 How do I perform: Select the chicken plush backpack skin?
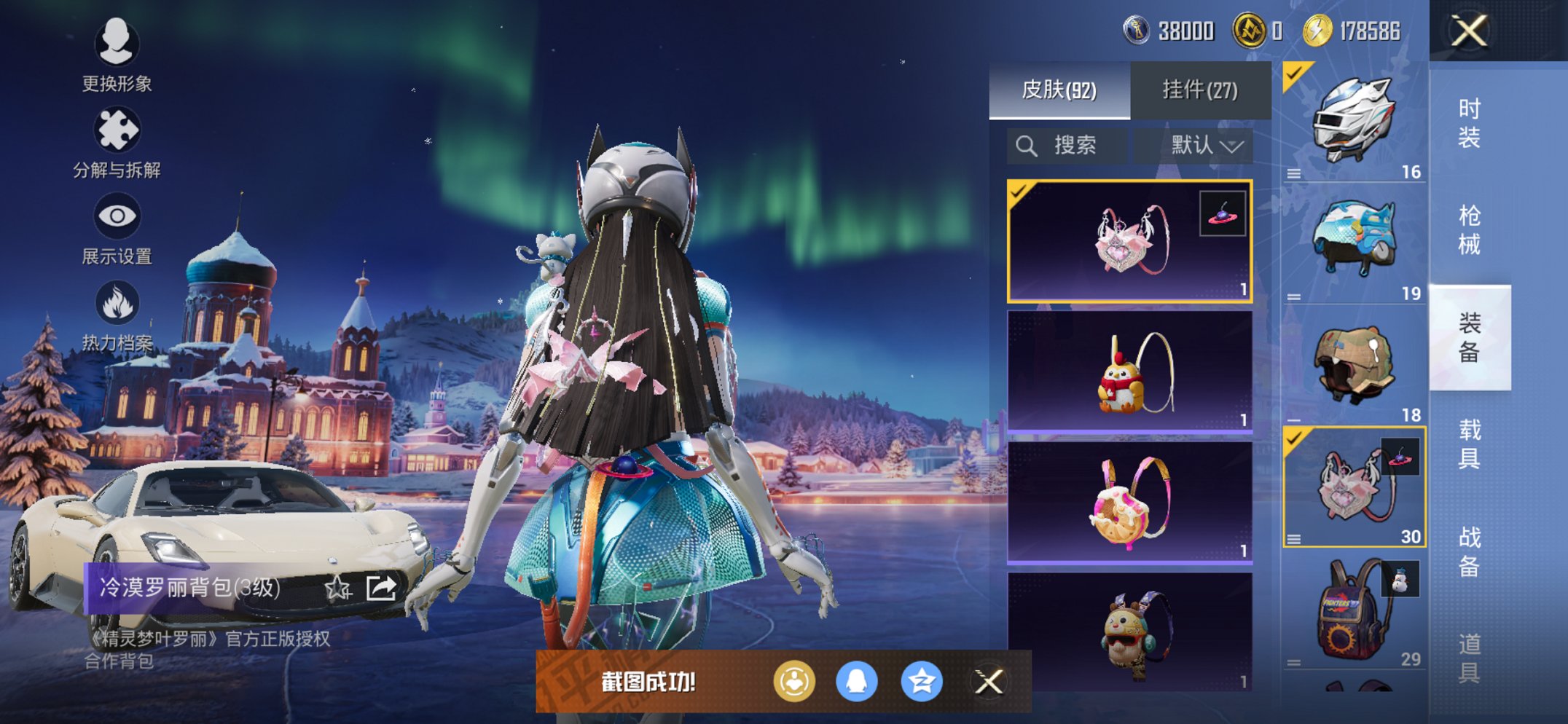(1129, 372)
